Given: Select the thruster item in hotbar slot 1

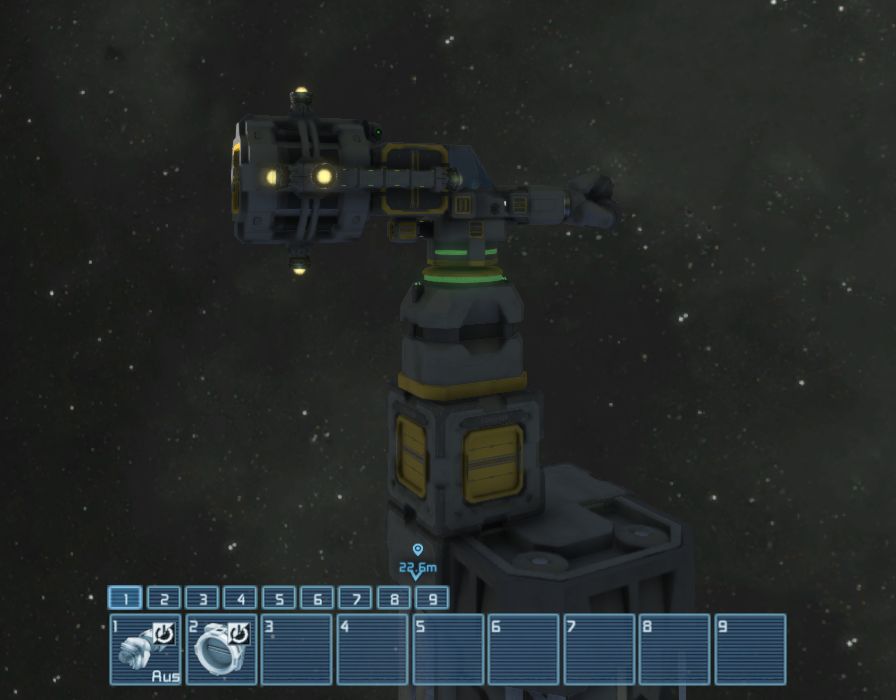Looking at the screenshot, I should (145, 649).
